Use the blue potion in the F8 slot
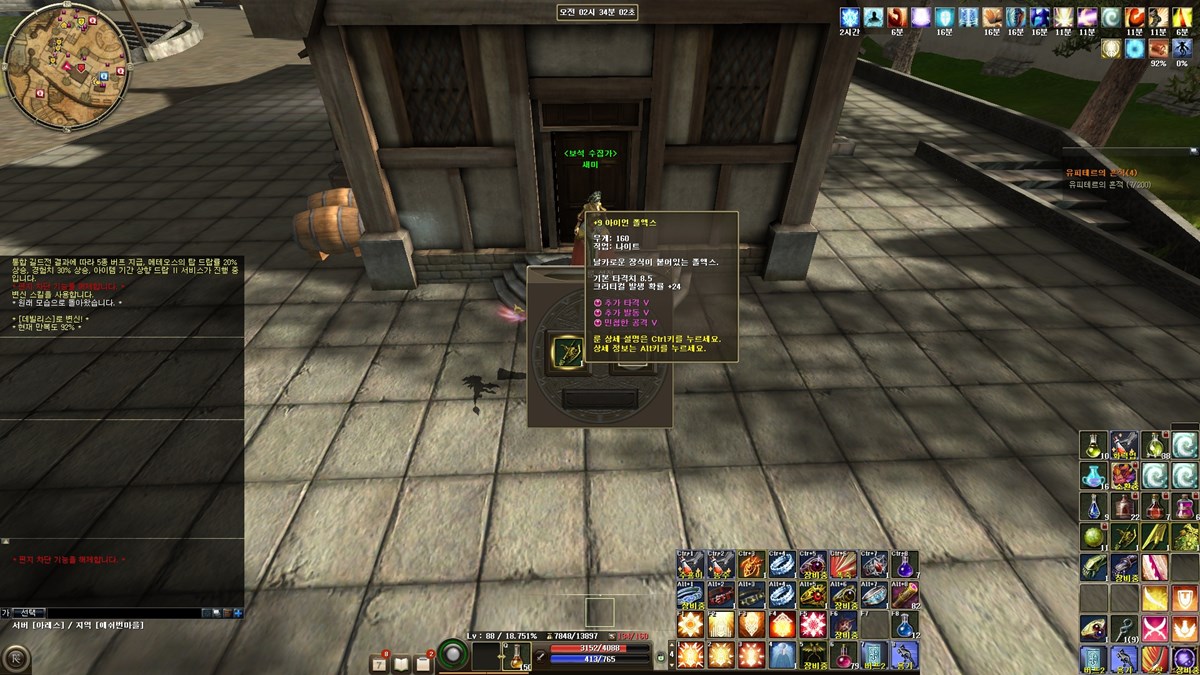The width and height of the screenshot is (1200, 675). click(x=903, y=625)
